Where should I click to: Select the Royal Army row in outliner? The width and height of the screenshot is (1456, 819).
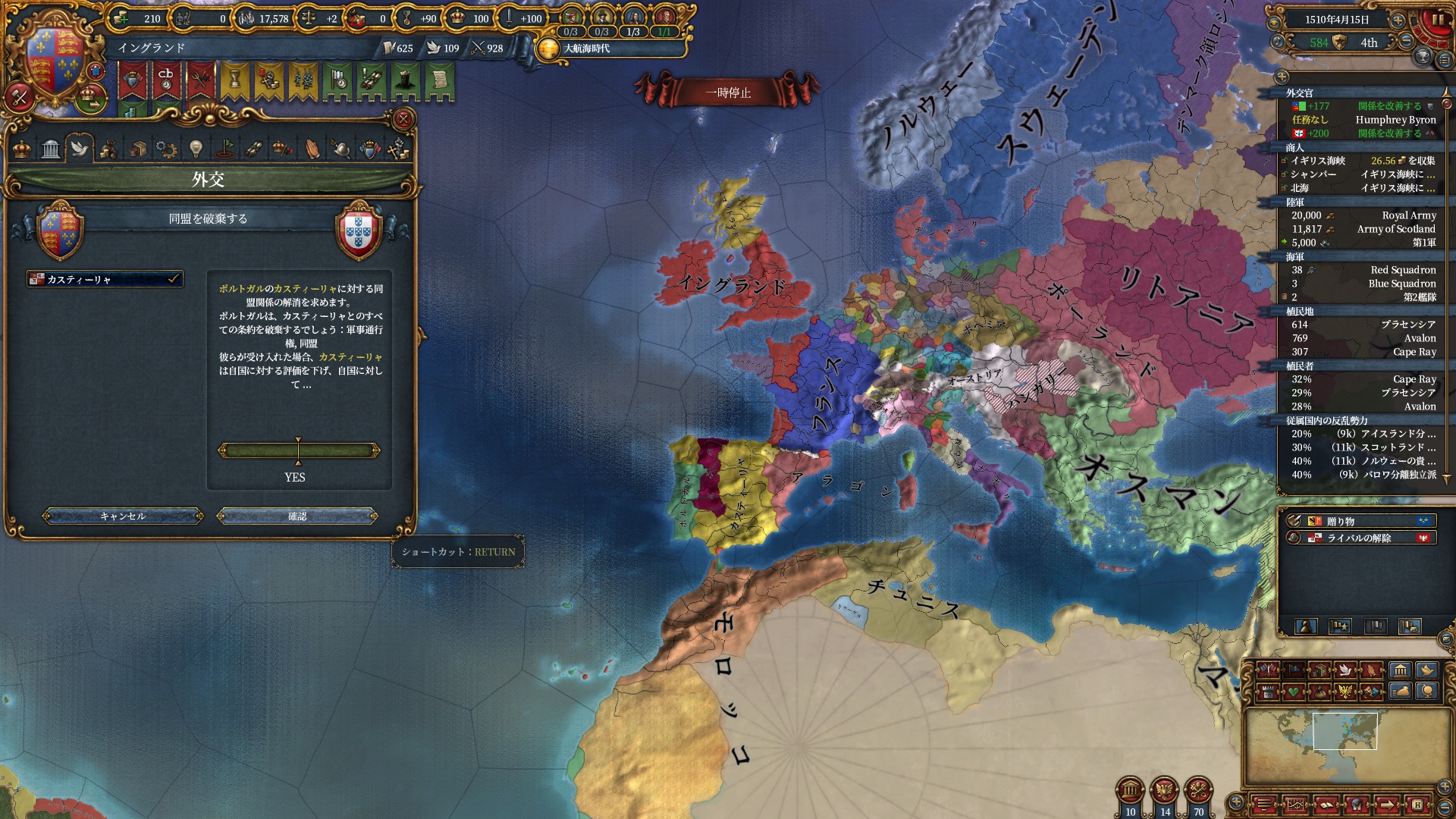click(1363, 215)
